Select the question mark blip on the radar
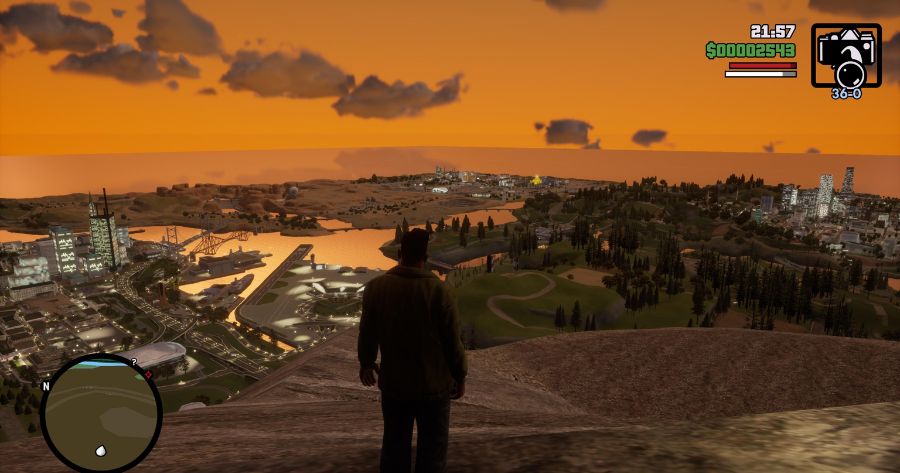 (x=134, y=362)
